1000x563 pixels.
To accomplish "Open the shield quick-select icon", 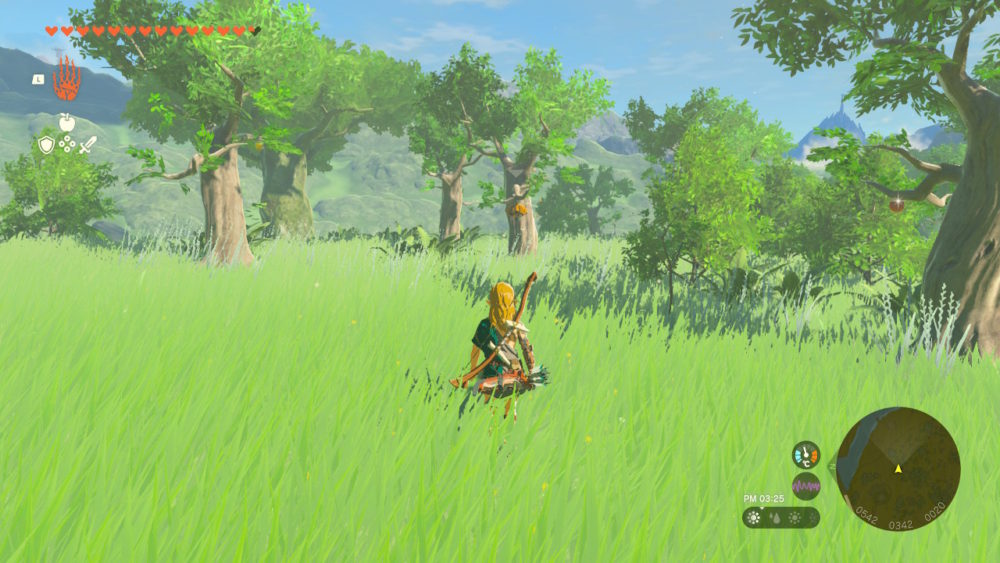I will 46,145.
